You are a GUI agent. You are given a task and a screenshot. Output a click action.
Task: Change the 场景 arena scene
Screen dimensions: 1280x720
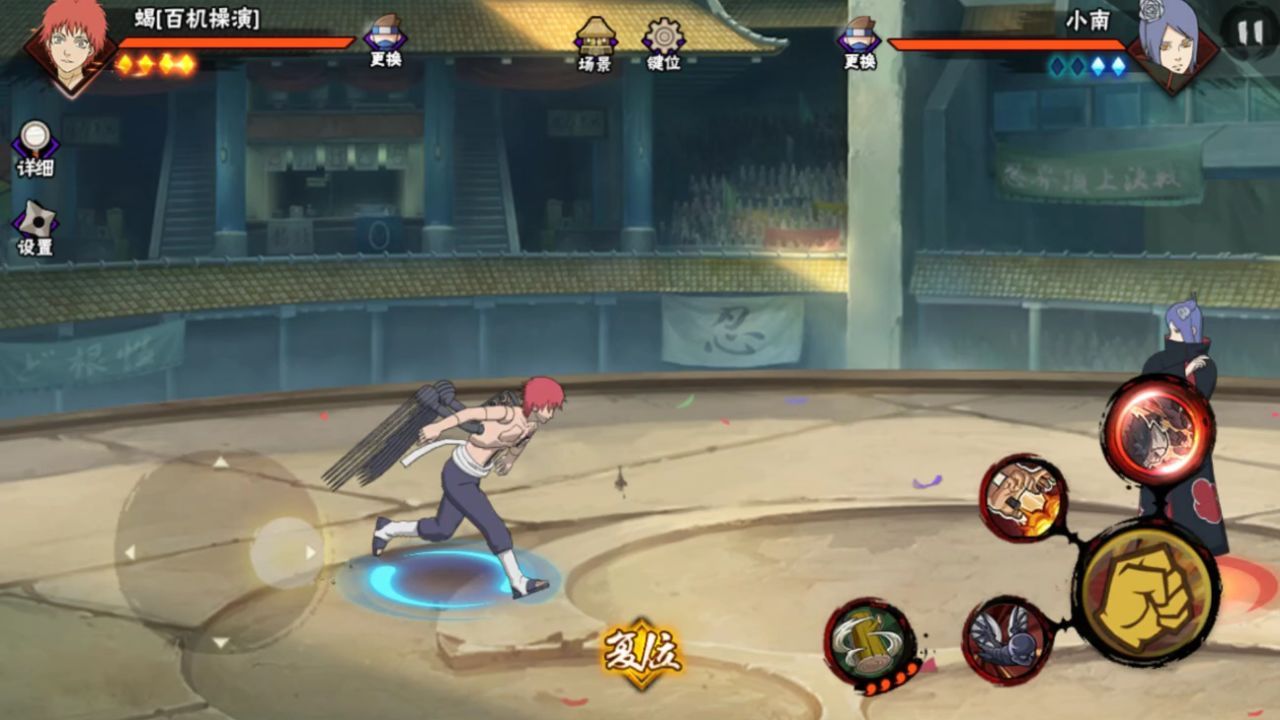click(x=595, y=44)
